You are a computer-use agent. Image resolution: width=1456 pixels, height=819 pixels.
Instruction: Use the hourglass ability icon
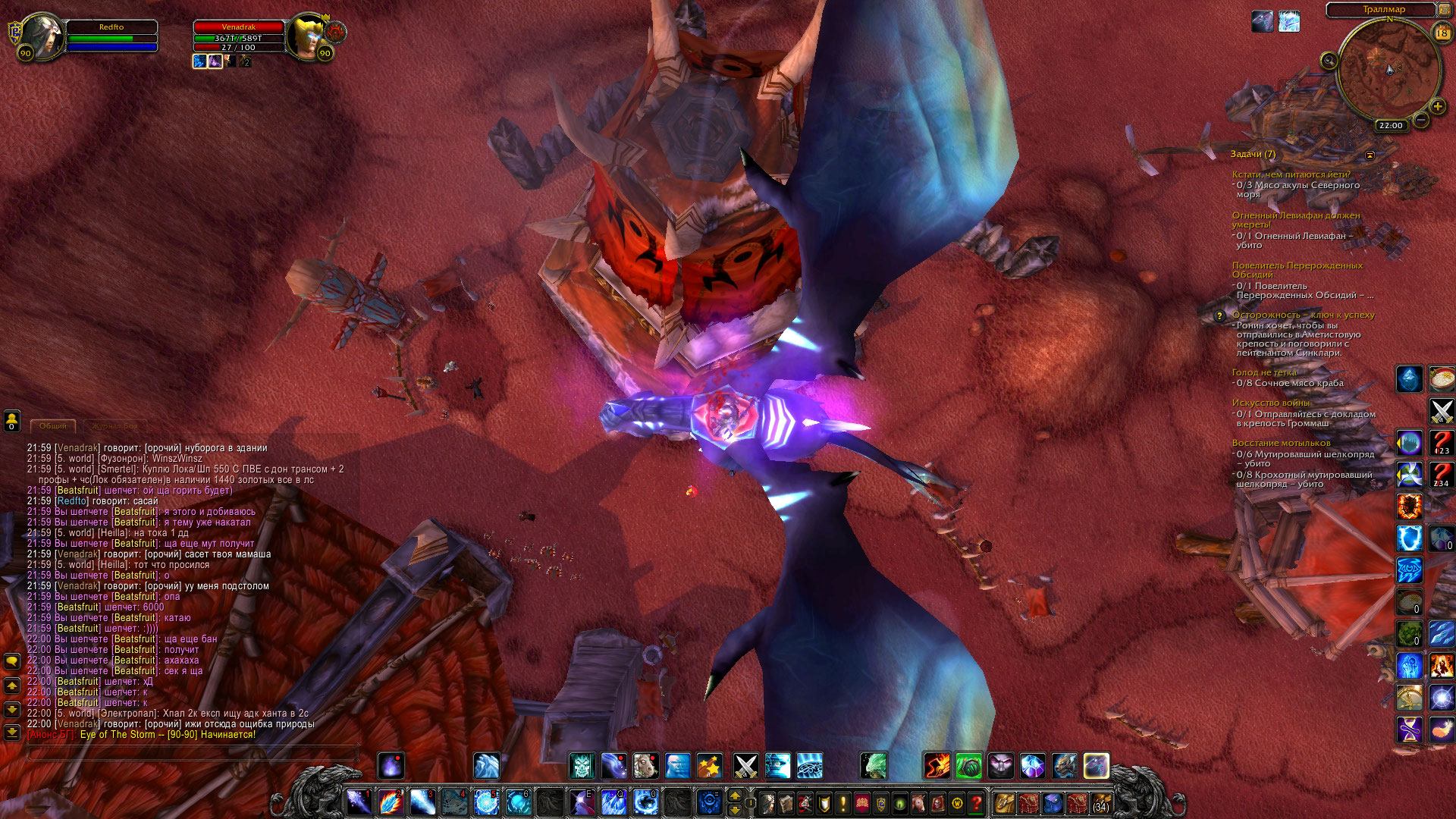point(1410,730)
